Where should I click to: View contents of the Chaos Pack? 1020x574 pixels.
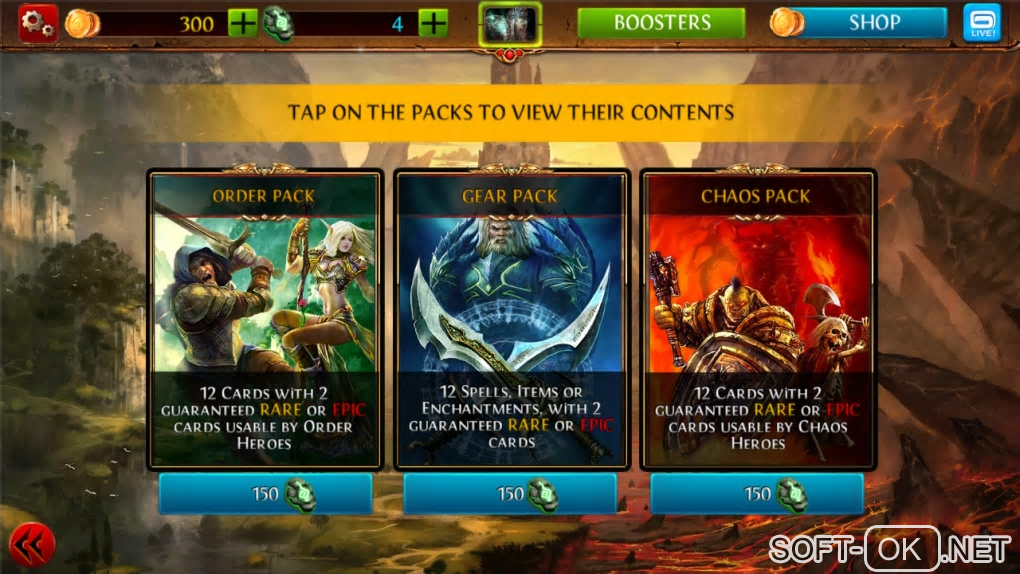tap(757, 320)
